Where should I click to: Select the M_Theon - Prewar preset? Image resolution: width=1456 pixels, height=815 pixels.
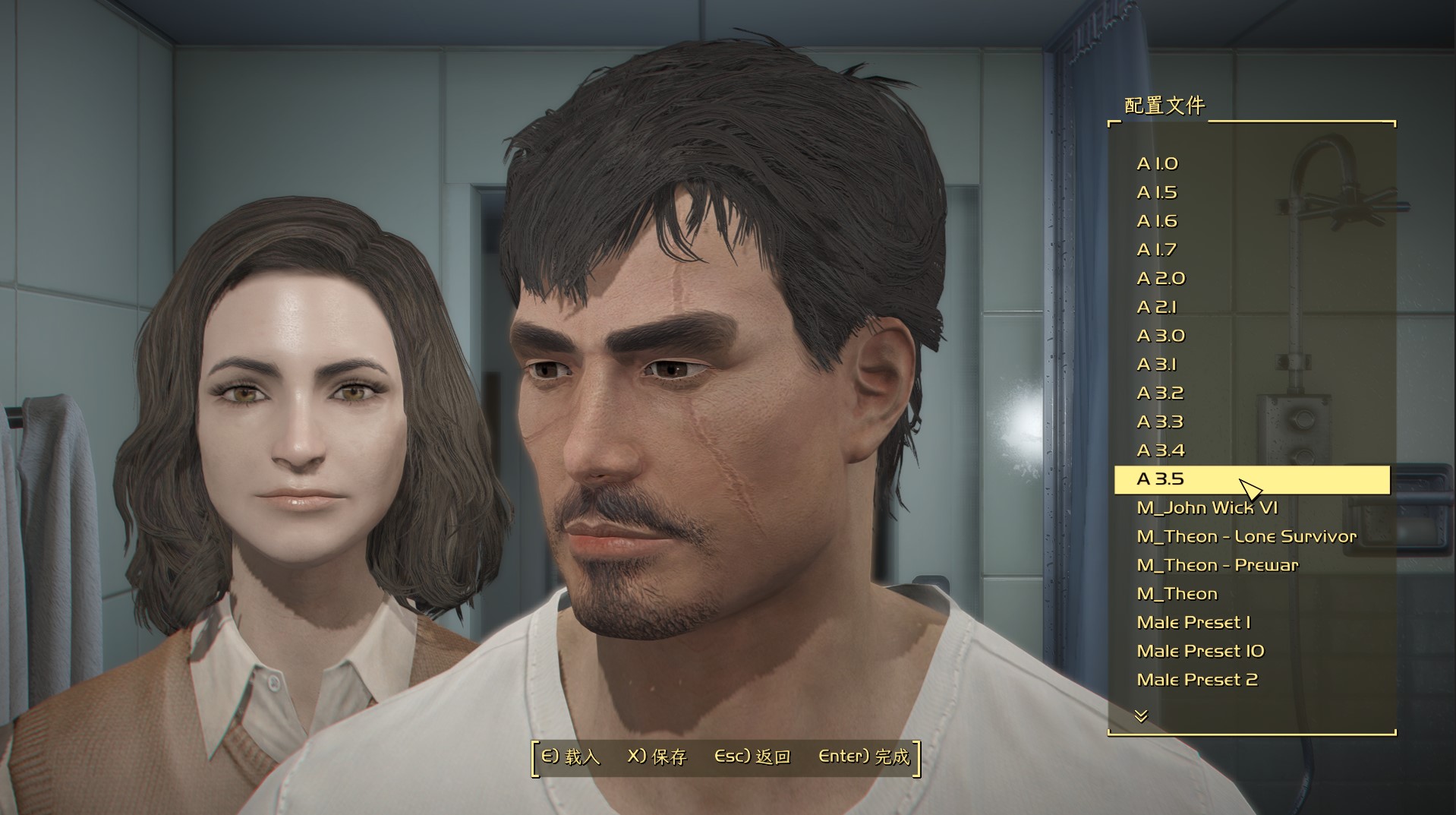(x=1217, y=565)
